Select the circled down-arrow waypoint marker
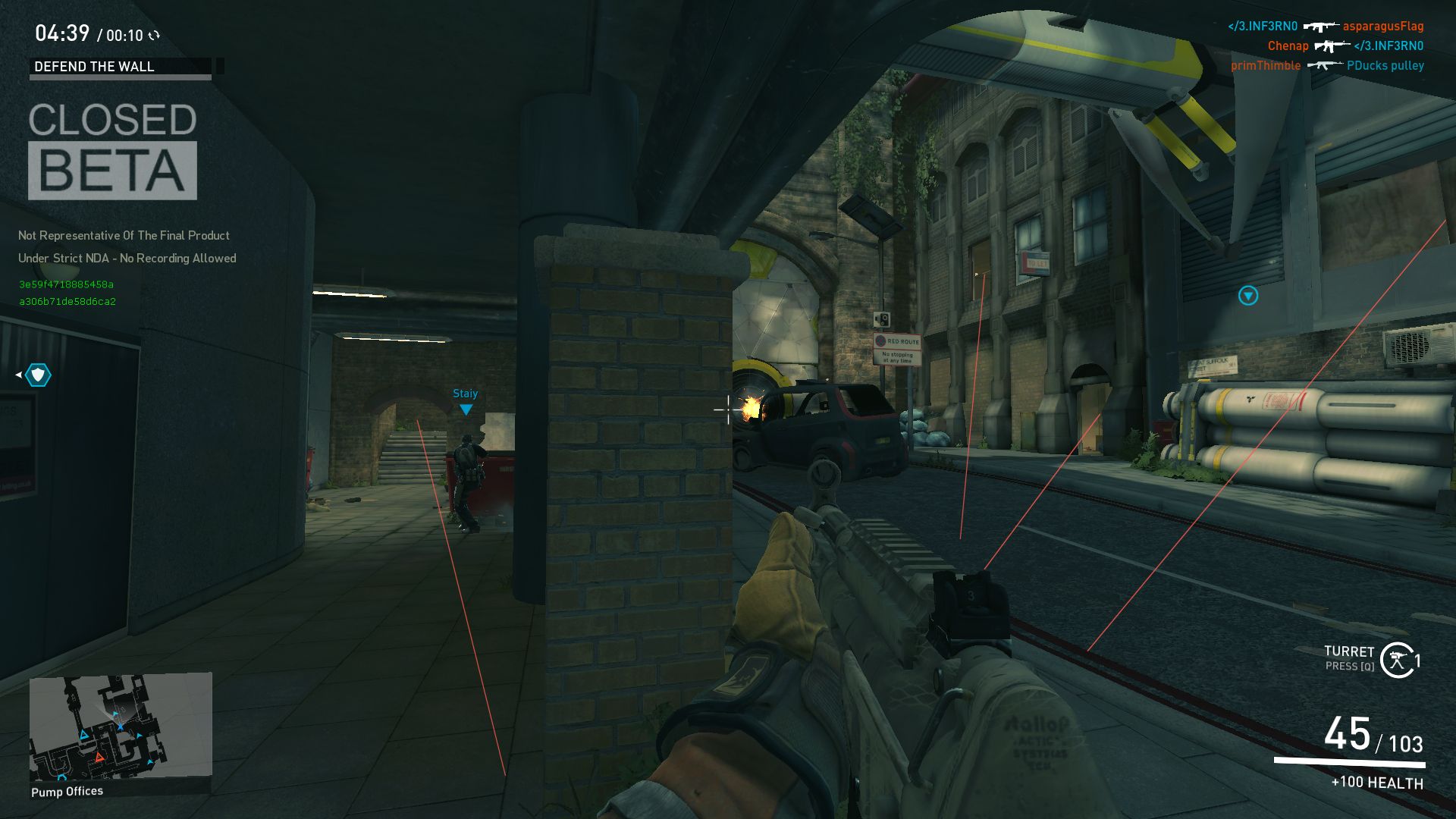1456x819 pixels. click(1248, 296)
